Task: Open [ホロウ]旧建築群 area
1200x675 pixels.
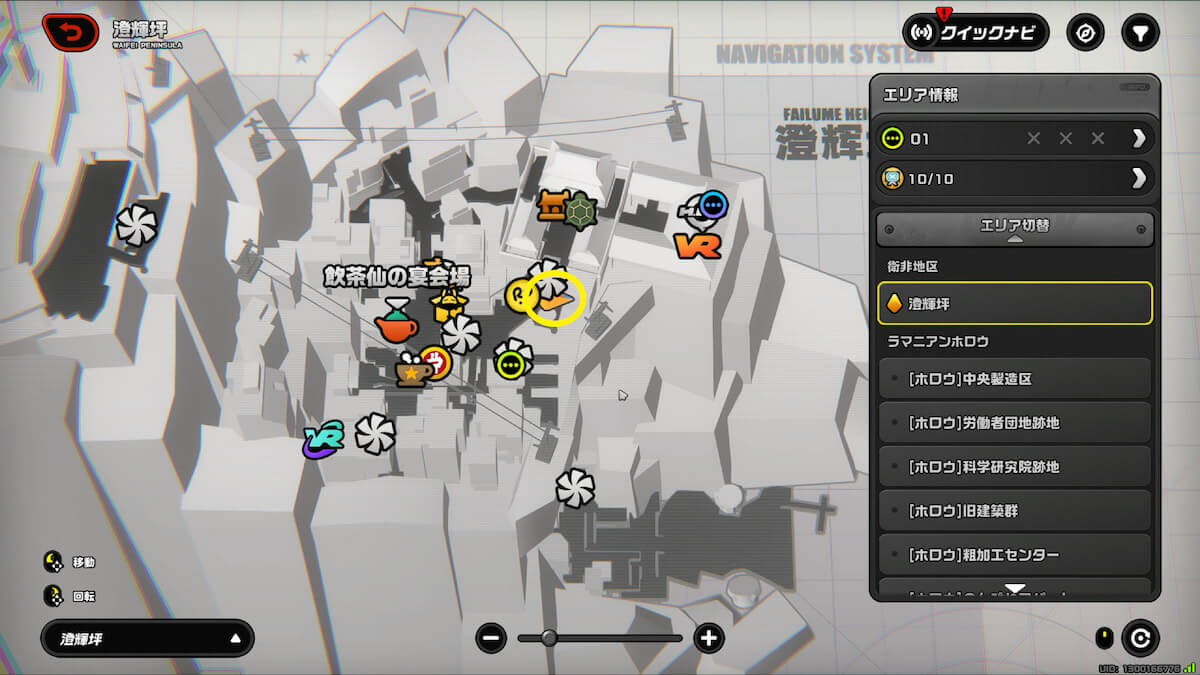Action: tap(1014, 511)
